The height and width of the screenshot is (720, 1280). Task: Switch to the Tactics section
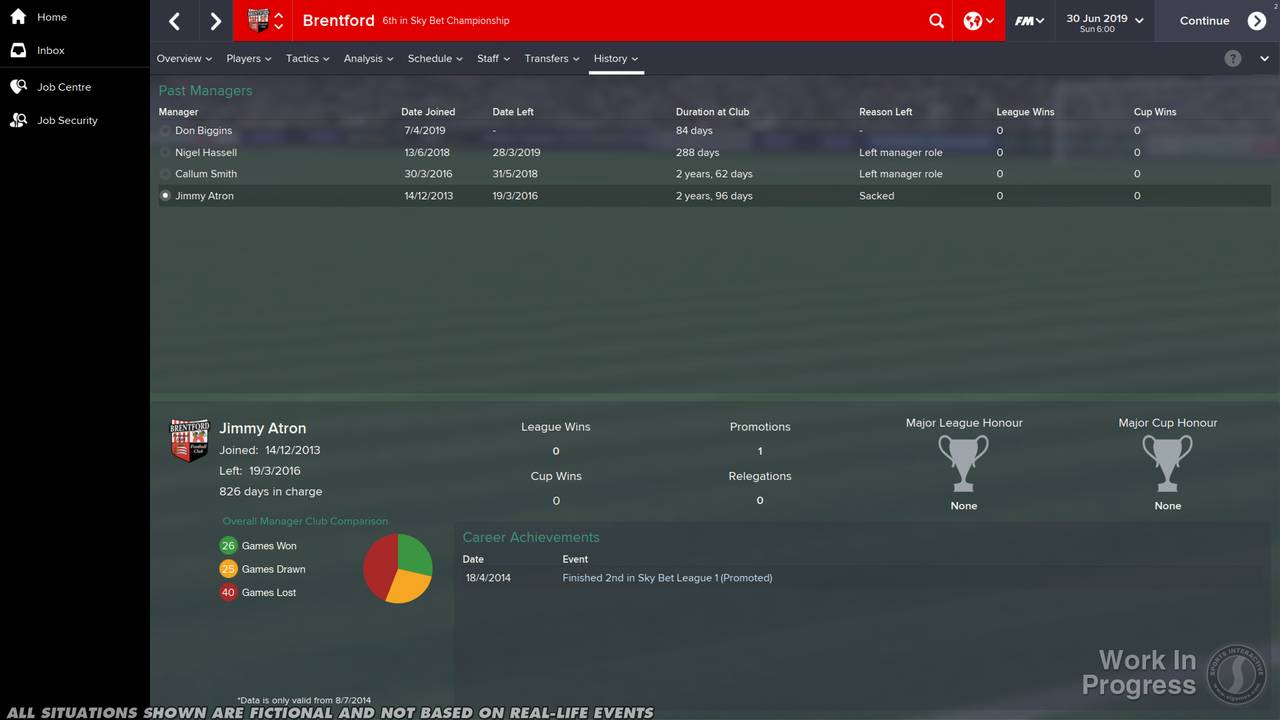coord(306,58)
